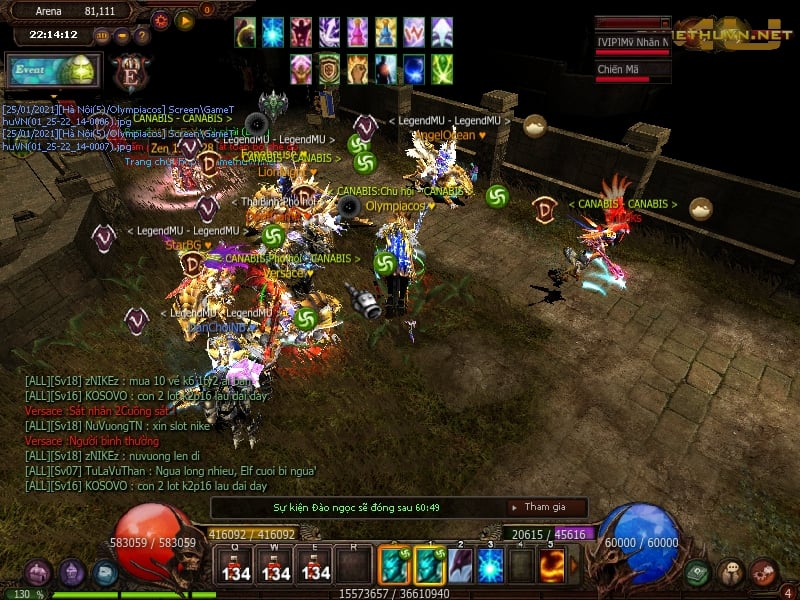
Task: Select party member Chiến Mã
Action: tap(632, 70)
